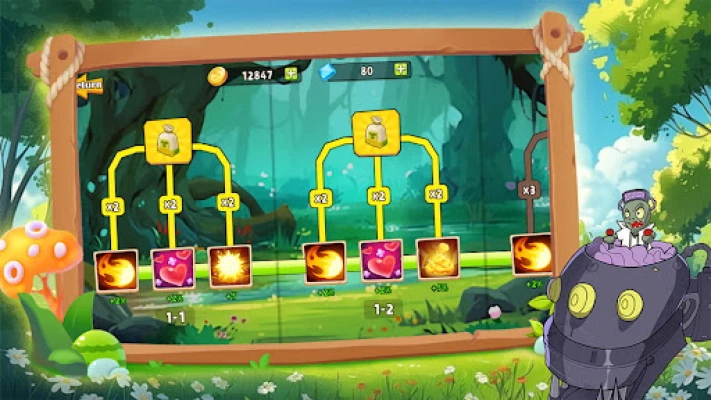The width and height of the screenshot is (711, 400).
Task: Click the Return arrow button
Action: pos(89,87)
